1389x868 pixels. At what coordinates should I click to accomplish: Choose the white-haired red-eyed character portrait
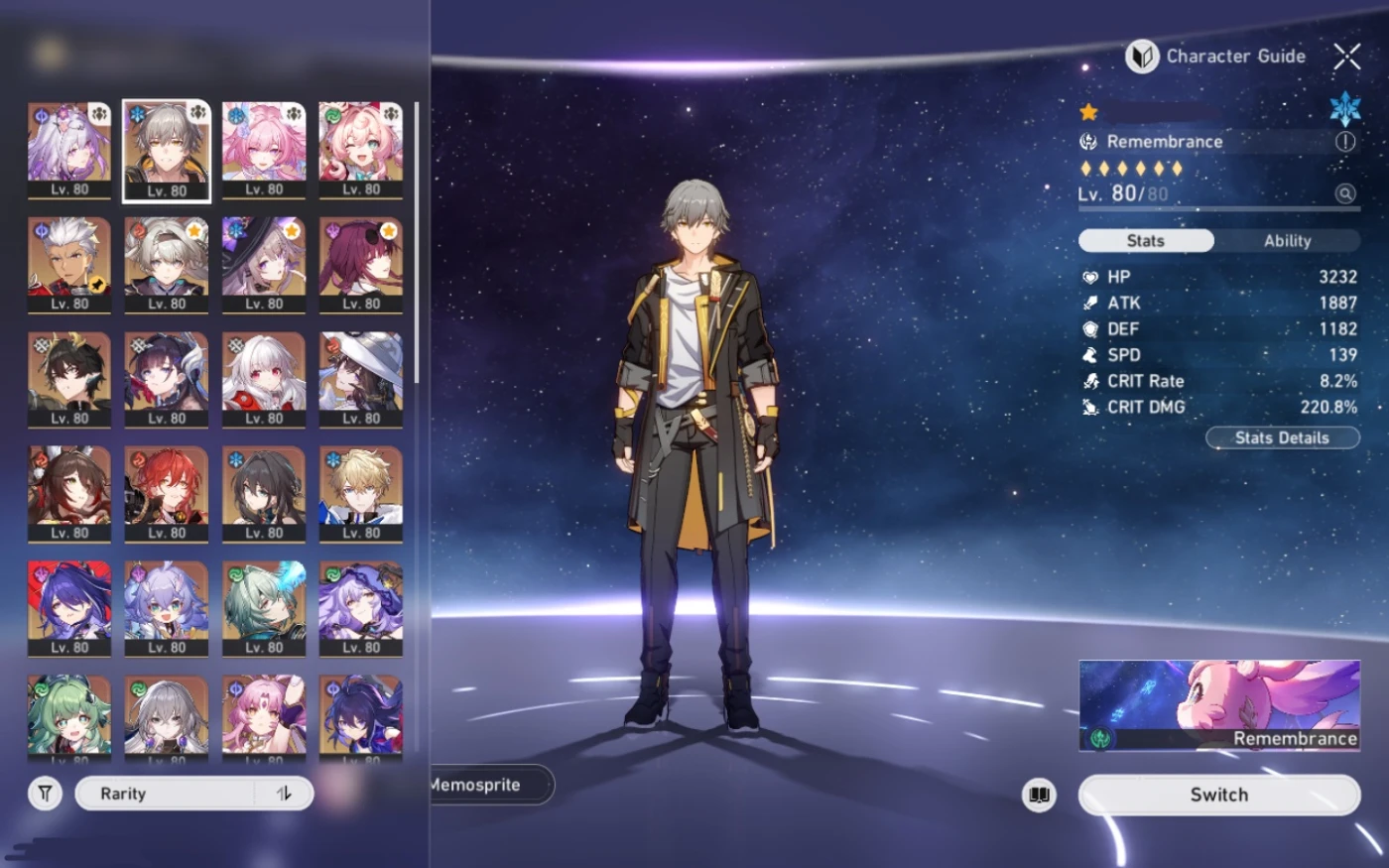tap(264, 379)
